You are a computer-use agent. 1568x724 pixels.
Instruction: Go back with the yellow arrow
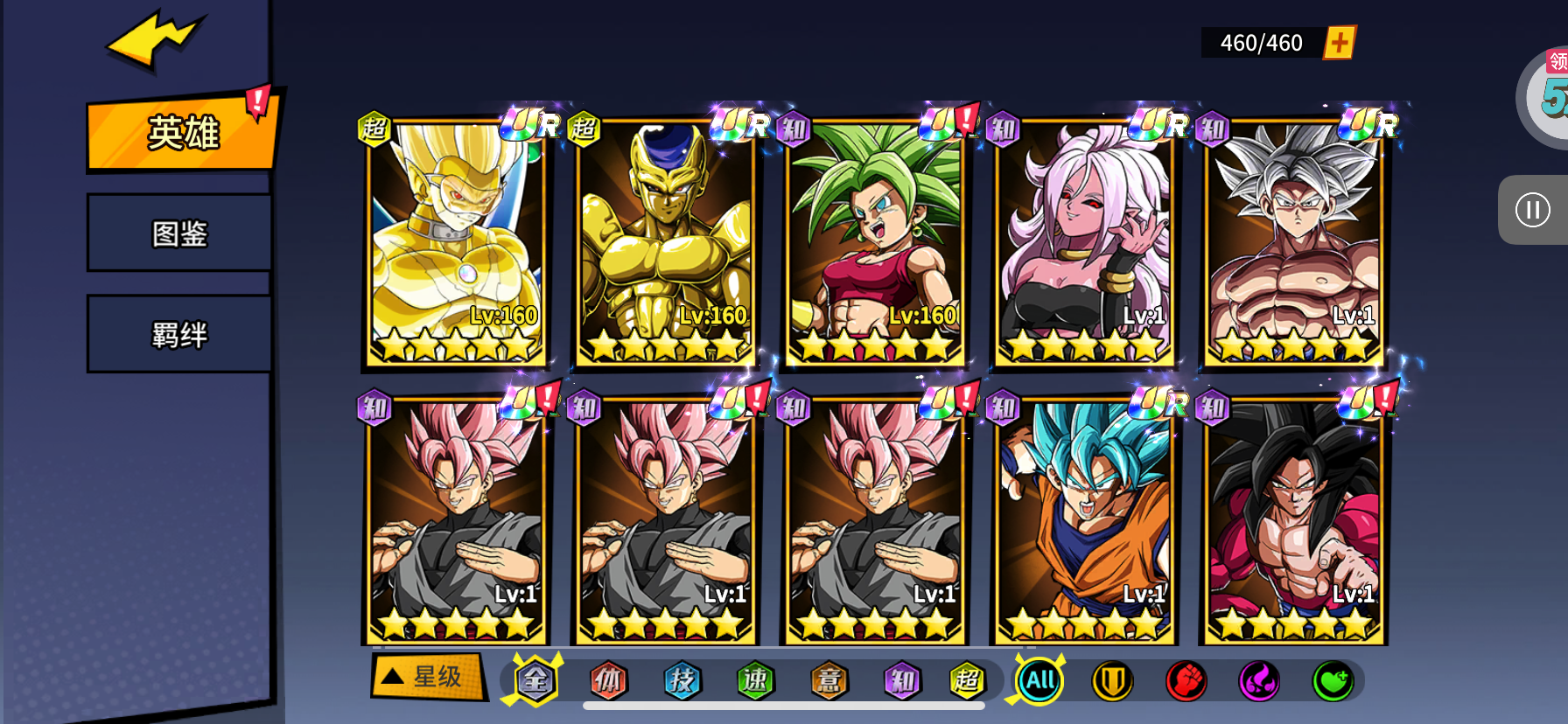coord(155,39)
